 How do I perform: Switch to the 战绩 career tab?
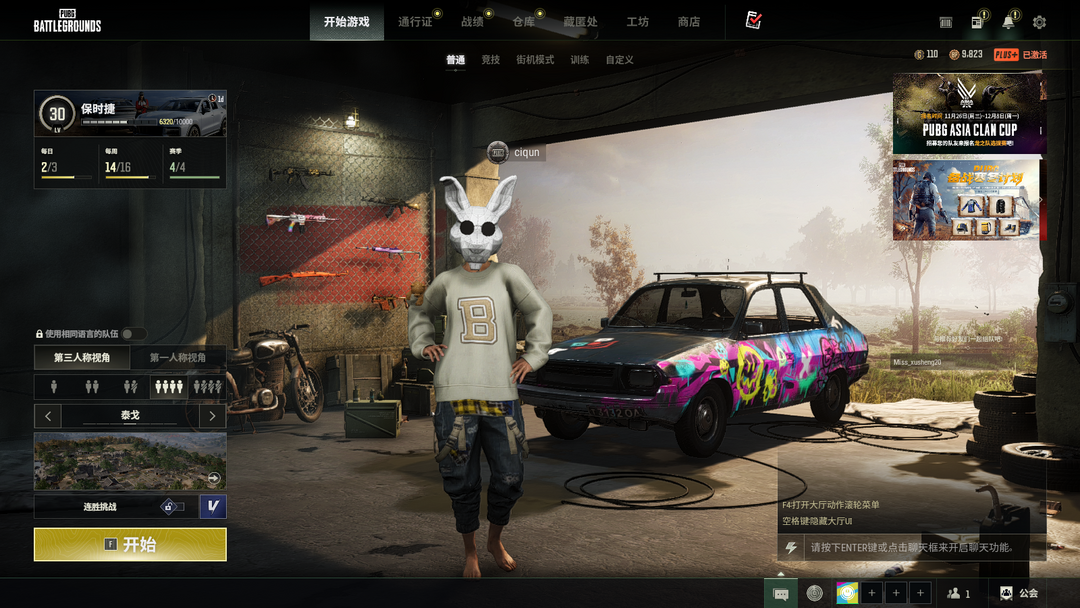[472, 22]
